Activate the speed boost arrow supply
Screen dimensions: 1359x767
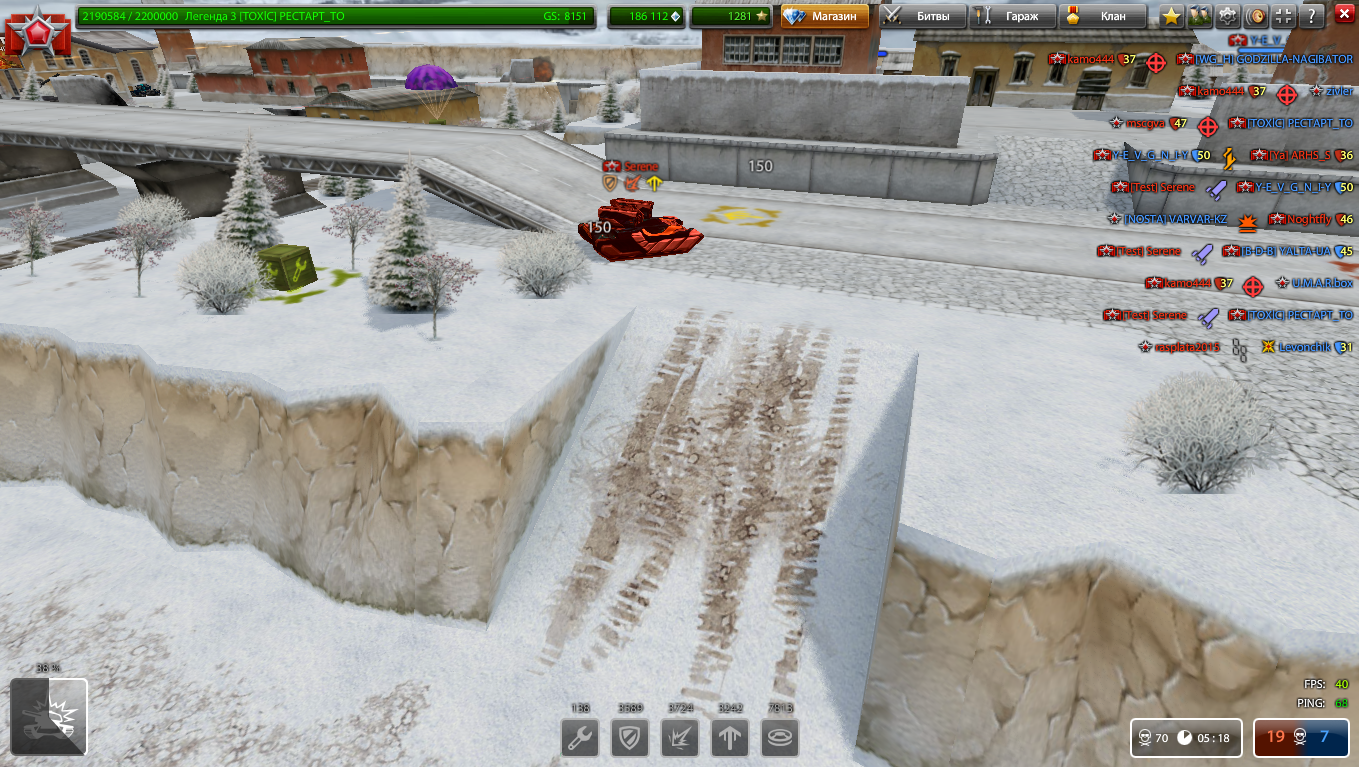[x=730, y=740]
